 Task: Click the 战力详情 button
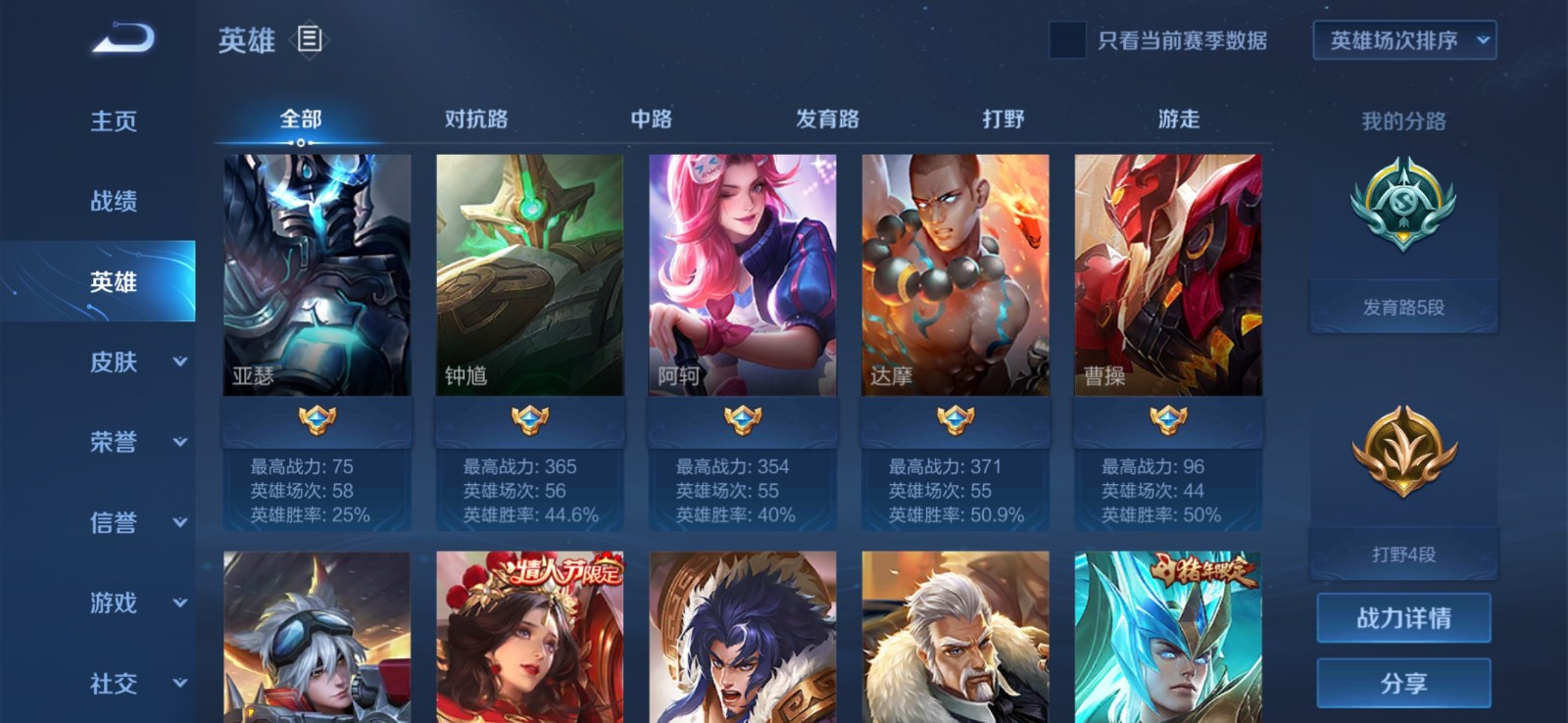[1404, 617]
